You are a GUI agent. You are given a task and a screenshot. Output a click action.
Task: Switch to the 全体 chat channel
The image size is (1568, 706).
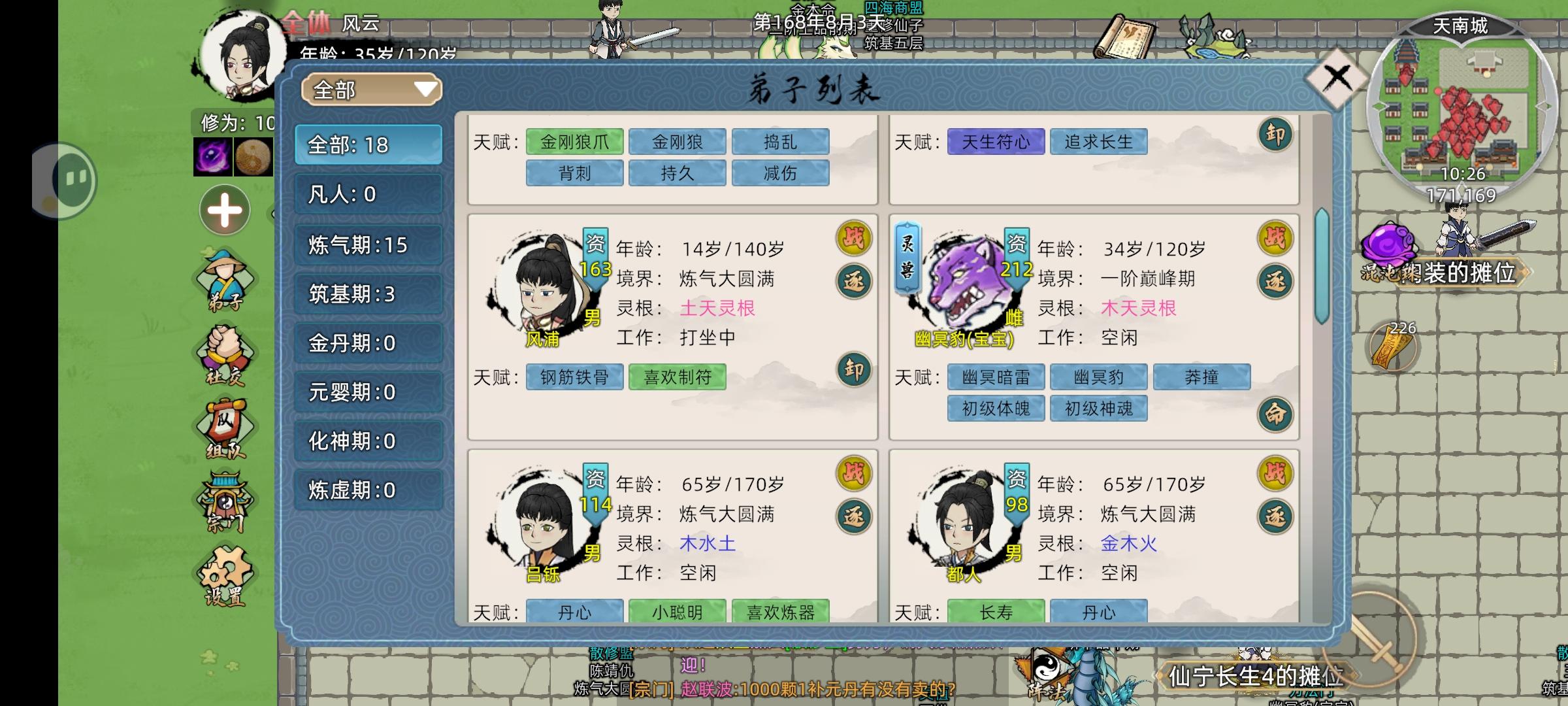(307, 22)
